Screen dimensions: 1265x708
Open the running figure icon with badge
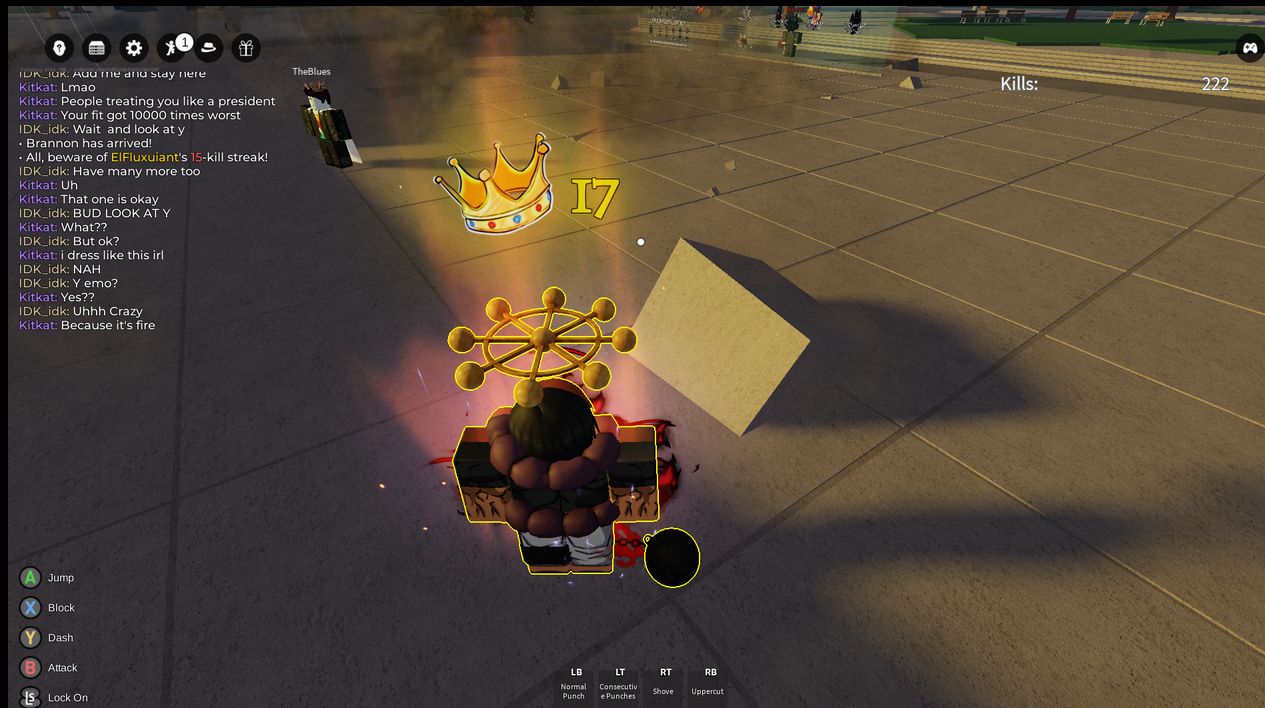pos(172,48)
